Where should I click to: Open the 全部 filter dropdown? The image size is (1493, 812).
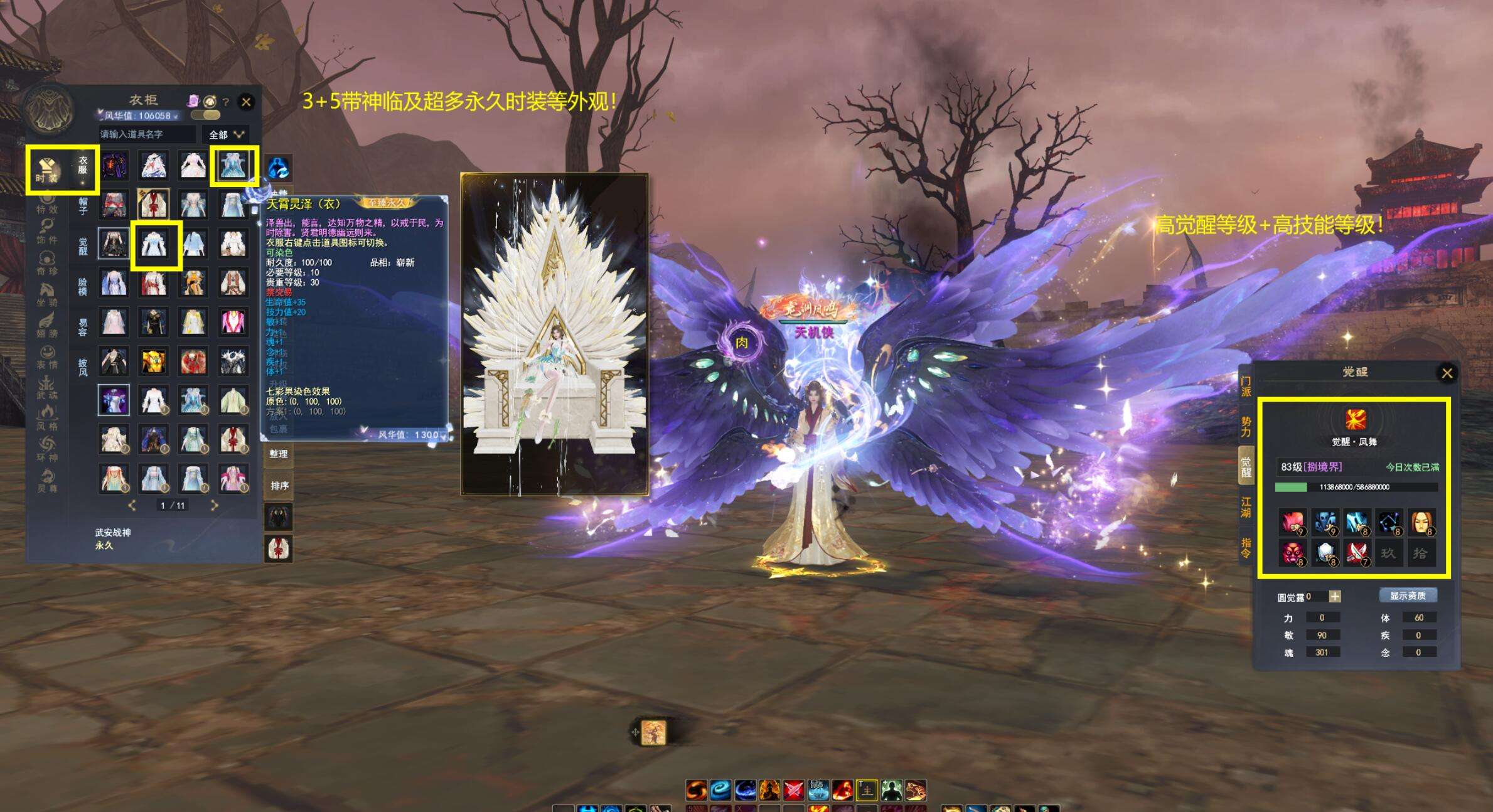pos(225,134)
